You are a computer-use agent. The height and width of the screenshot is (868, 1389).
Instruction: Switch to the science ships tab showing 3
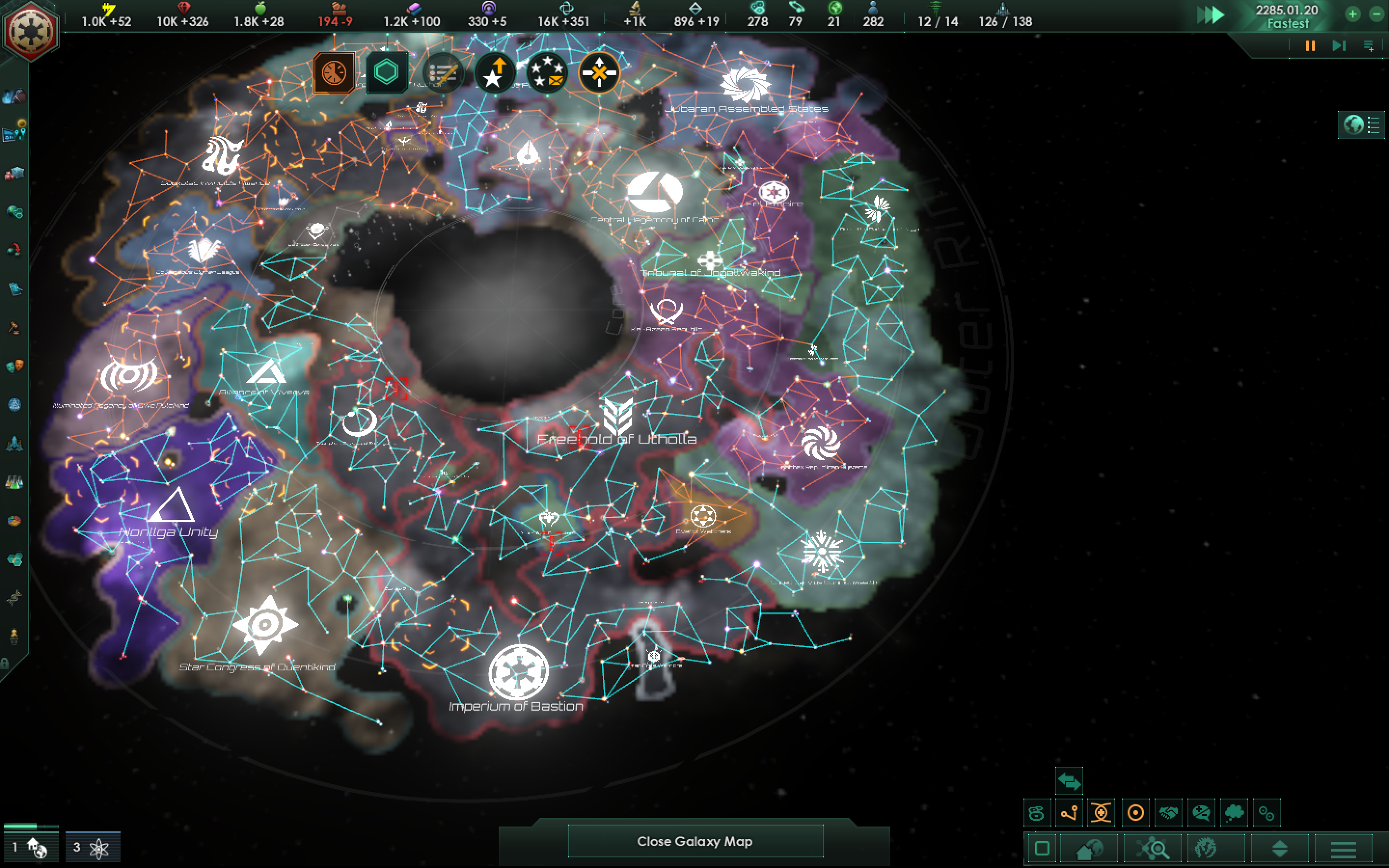click(x=93, y=847)
